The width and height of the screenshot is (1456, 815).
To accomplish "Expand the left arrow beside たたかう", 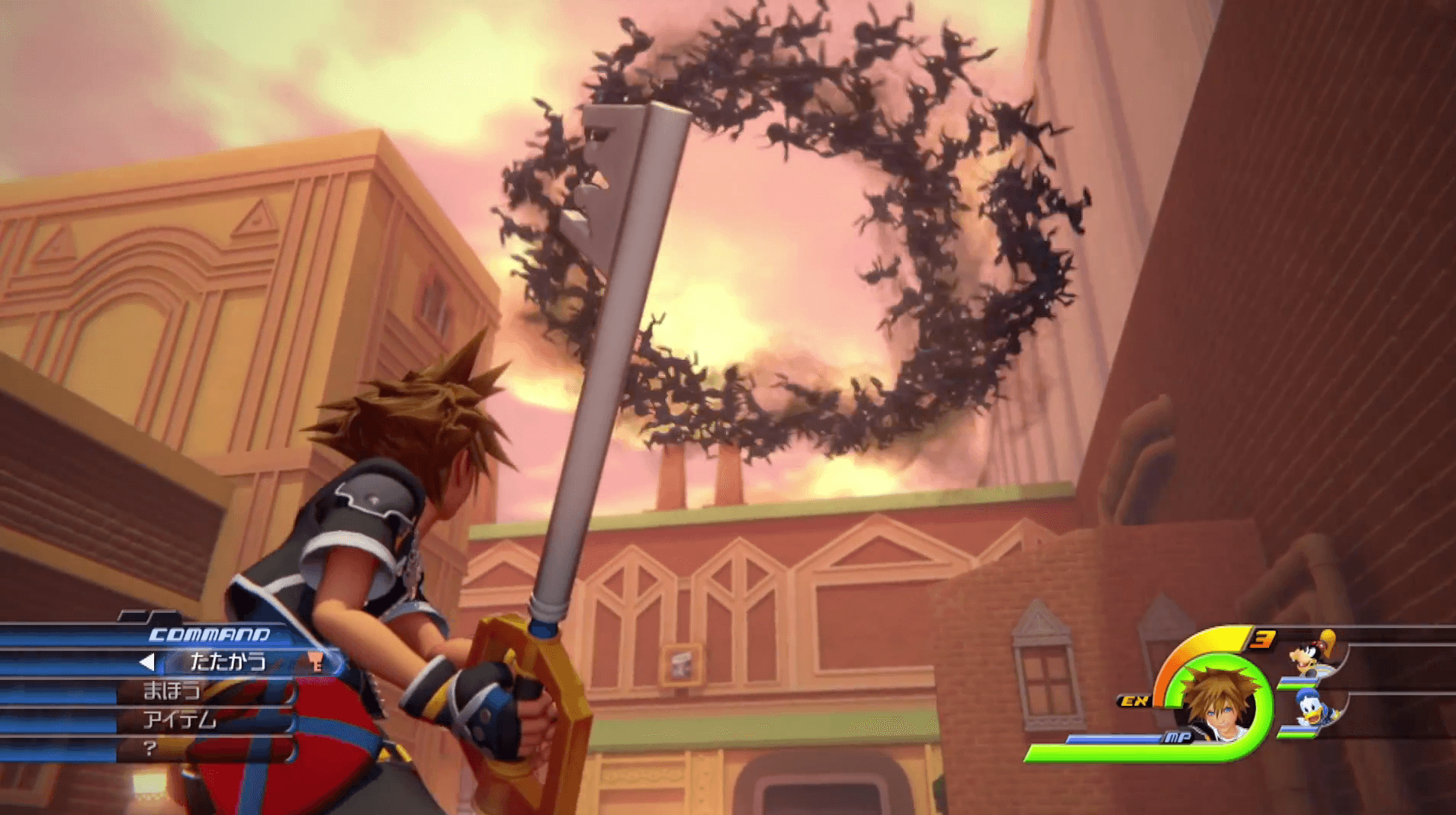I will pos(146,662).
